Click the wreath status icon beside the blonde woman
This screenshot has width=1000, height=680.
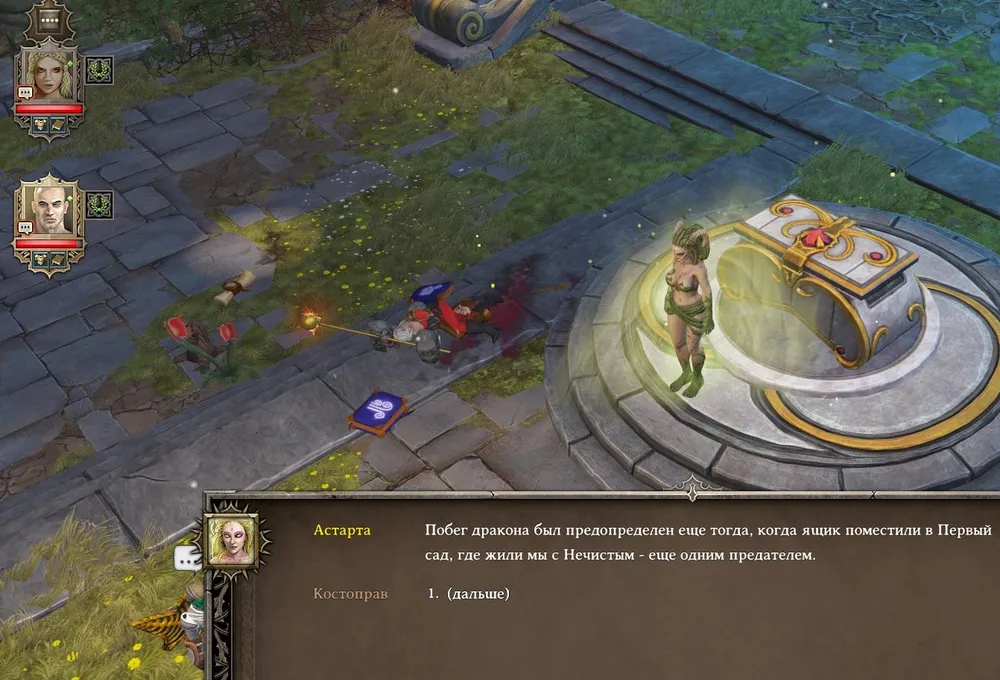(x=99, y=69)
